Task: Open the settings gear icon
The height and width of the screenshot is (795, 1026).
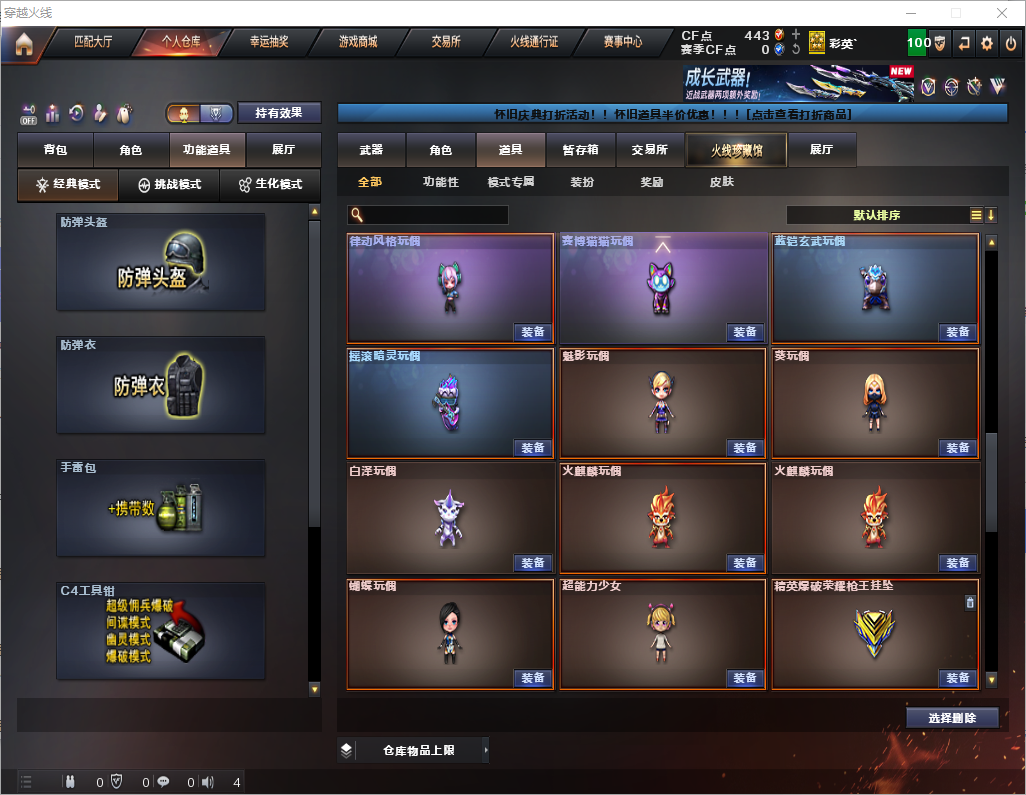Action: coord(987,43)
